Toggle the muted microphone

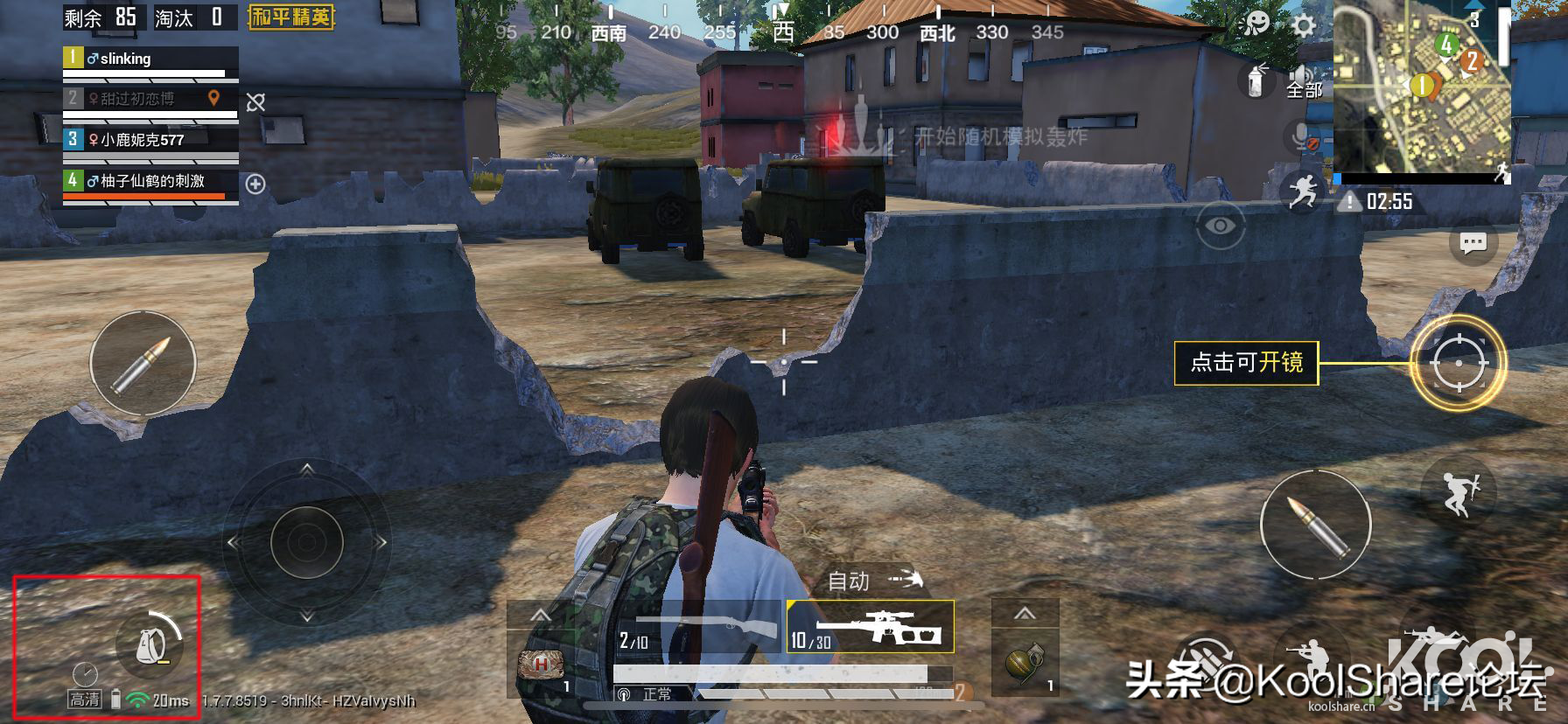[x=1303, y=137]
